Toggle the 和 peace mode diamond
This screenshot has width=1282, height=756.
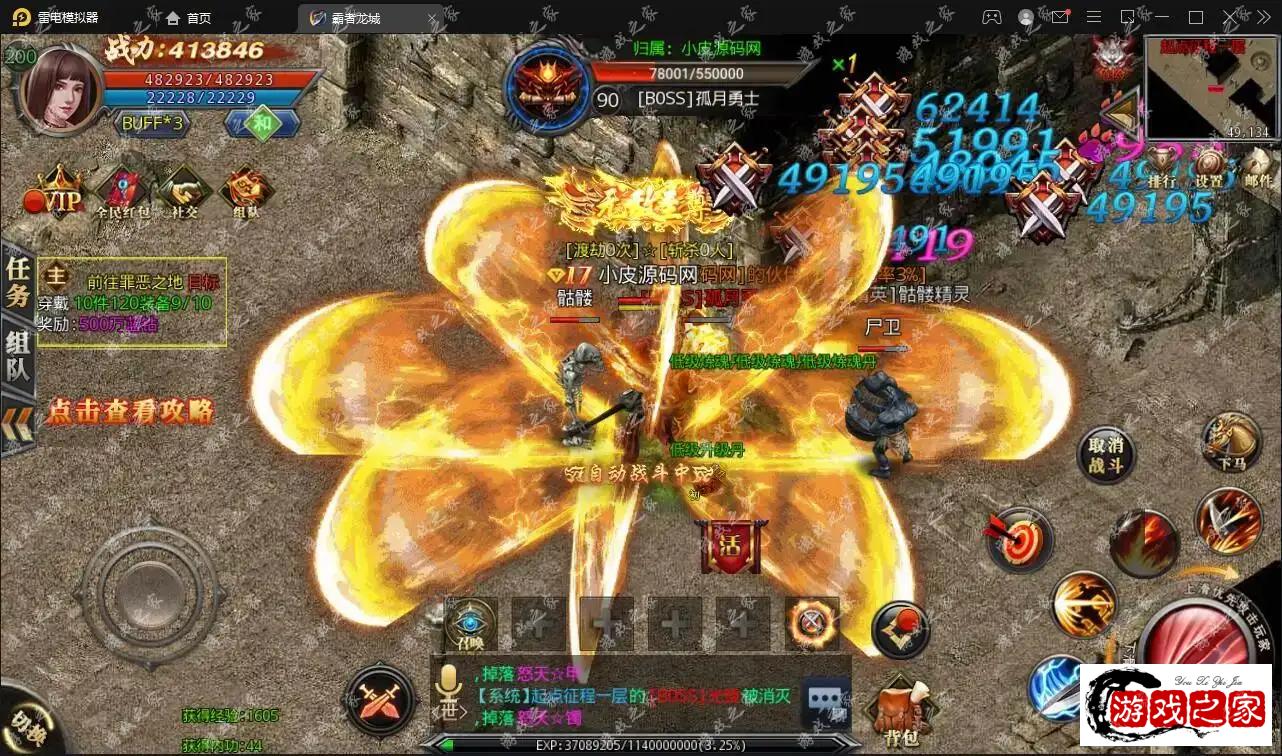(263, 123)
